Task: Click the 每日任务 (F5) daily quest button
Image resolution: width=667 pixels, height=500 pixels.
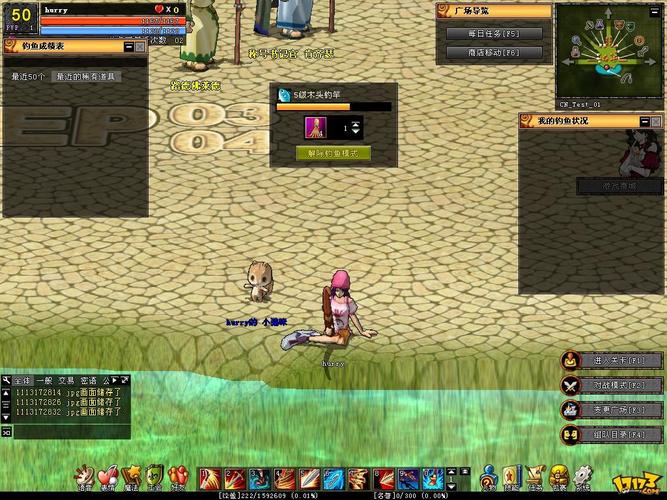Action: pos(494,33)
